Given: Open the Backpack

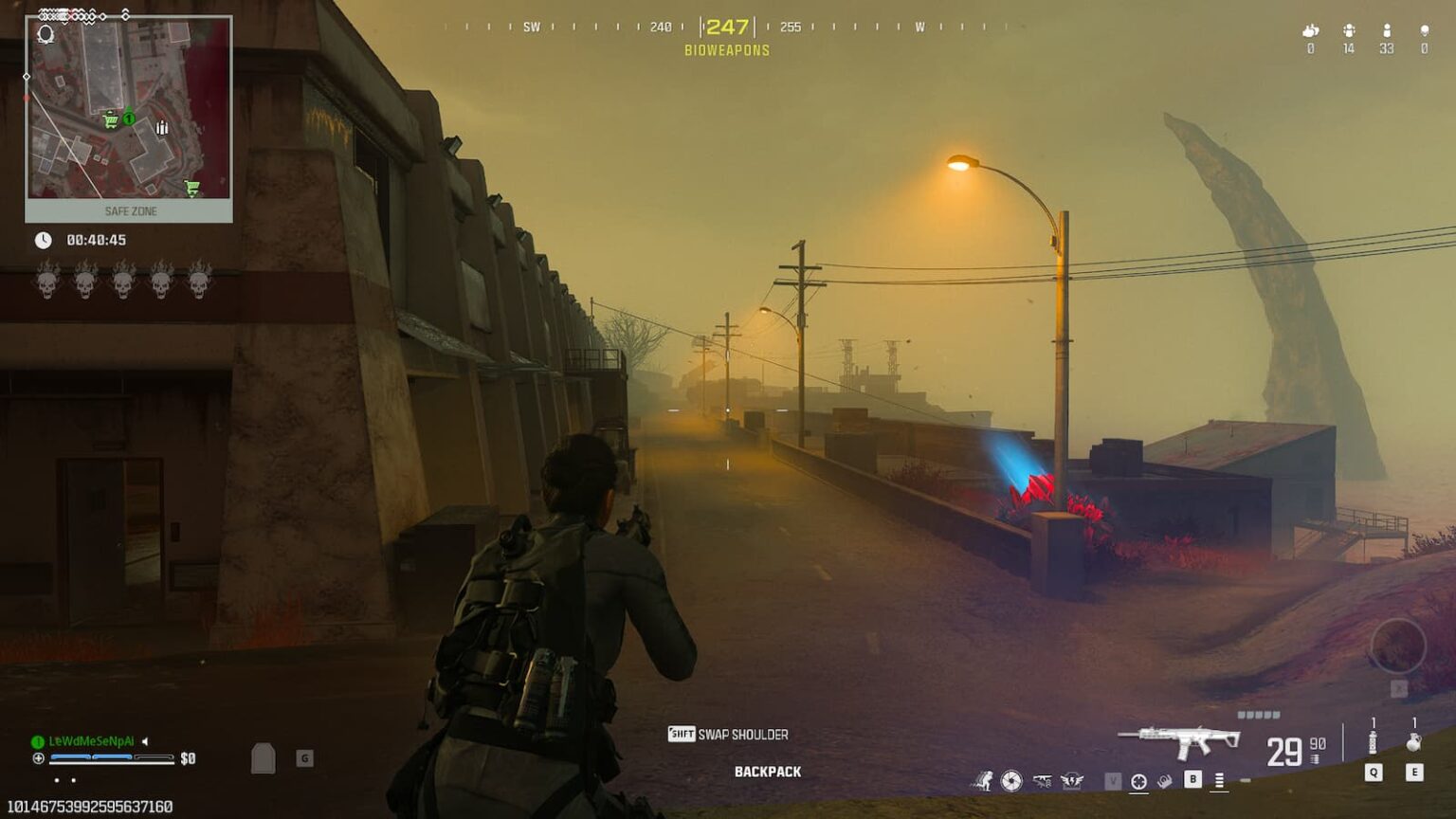Looking at the screenshot, I should 766,770.
